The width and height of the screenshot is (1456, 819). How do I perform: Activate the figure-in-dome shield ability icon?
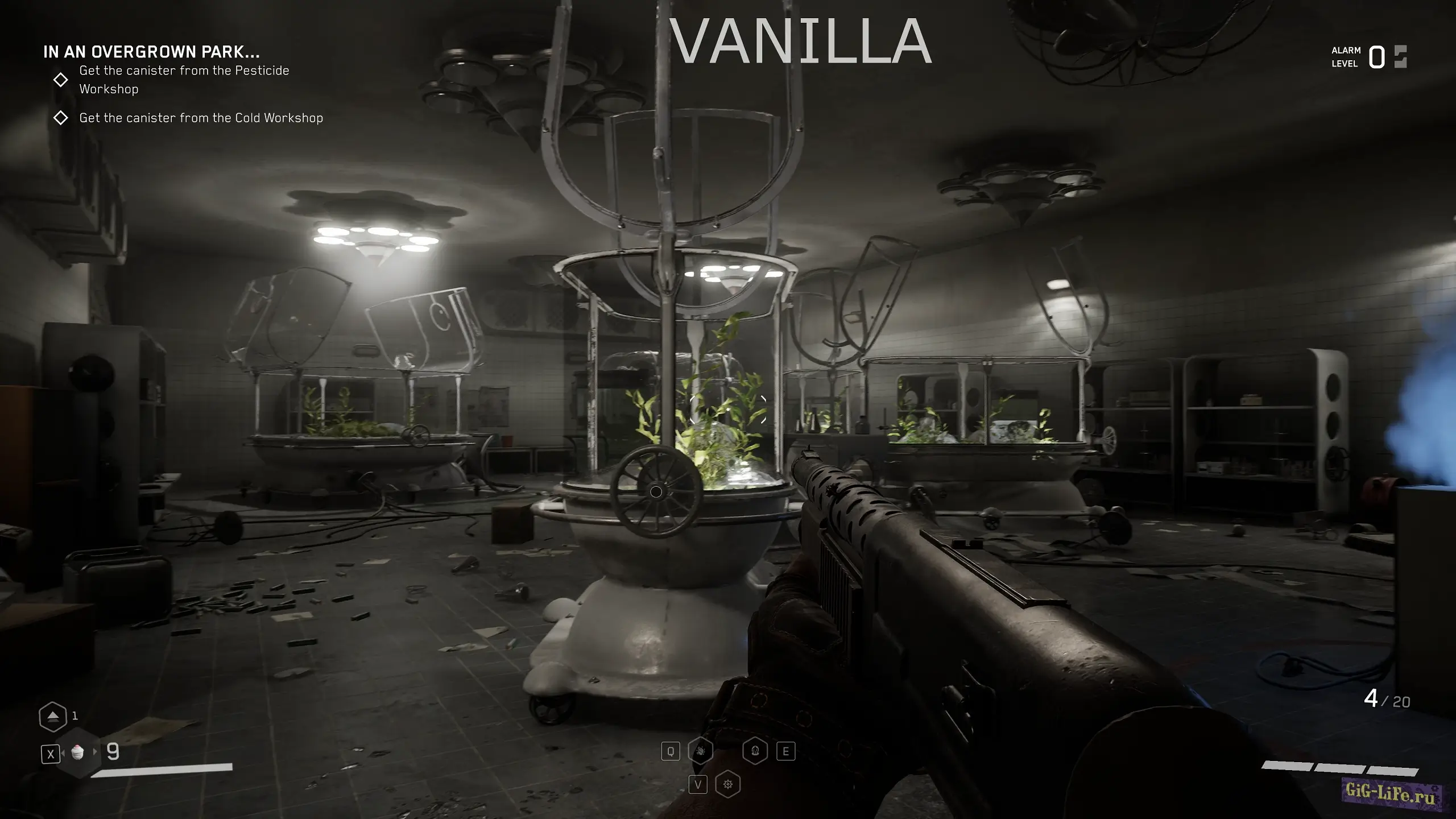(x=755, y=751)
